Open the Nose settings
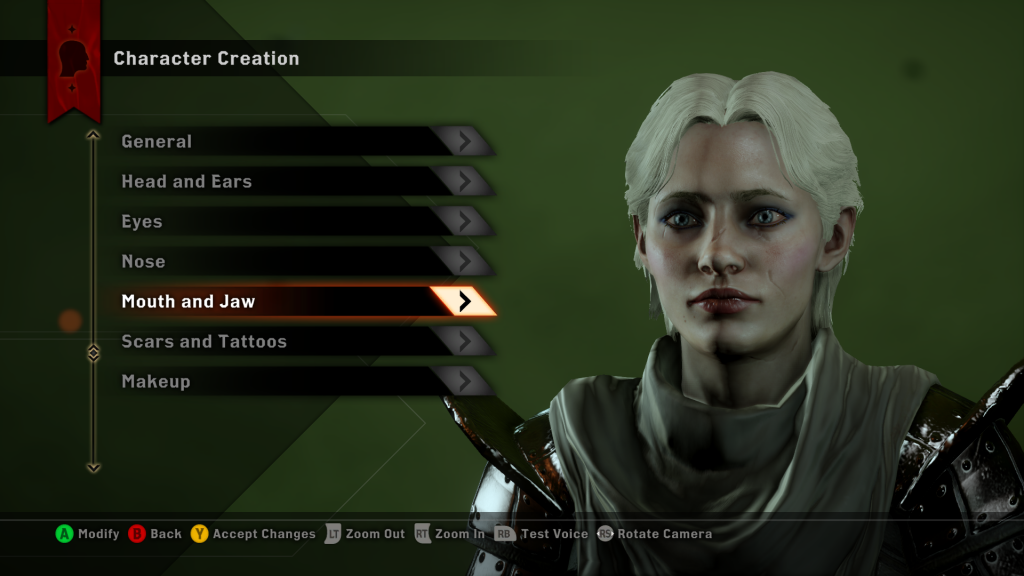 pyautogui.click(x=300, y=261)
